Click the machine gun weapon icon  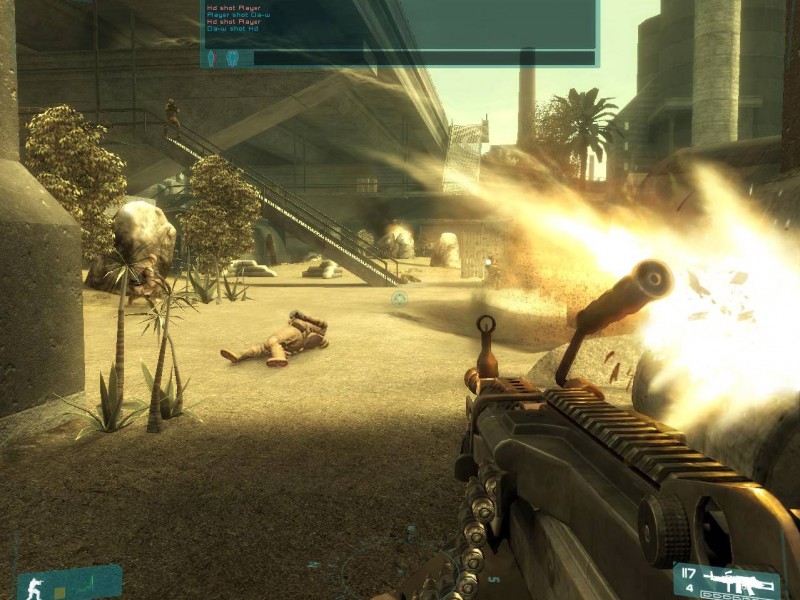click(x=740, y=580)
